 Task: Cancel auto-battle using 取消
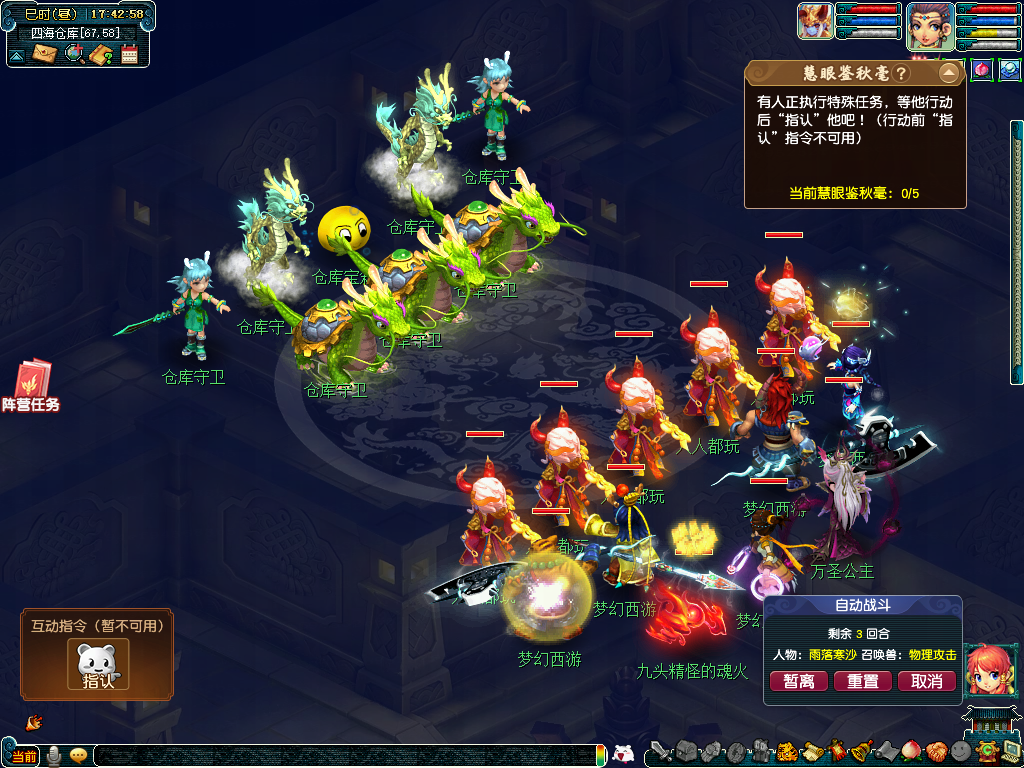coord(927,681)
